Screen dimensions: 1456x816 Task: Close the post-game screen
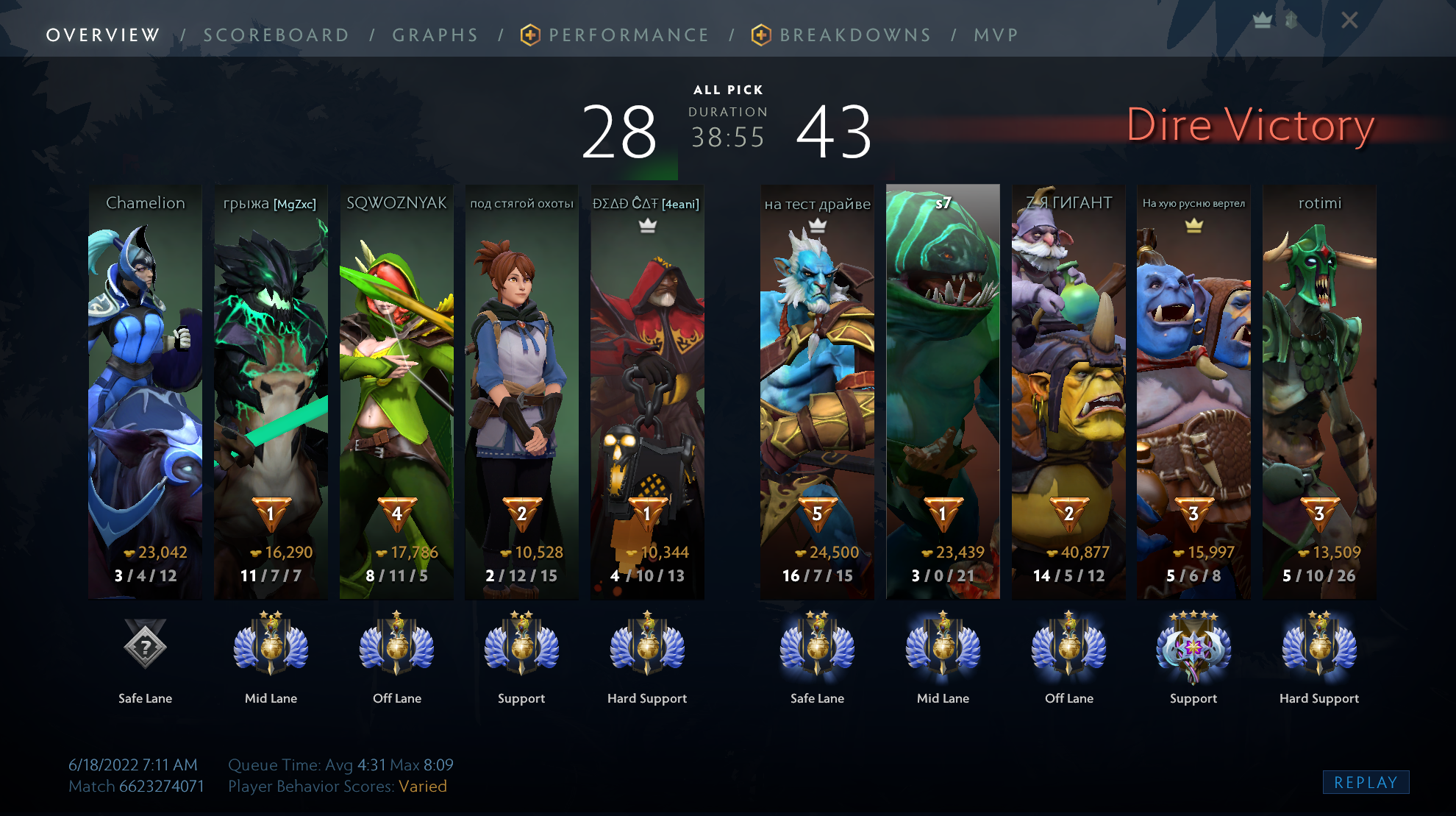pos(1349,21)
